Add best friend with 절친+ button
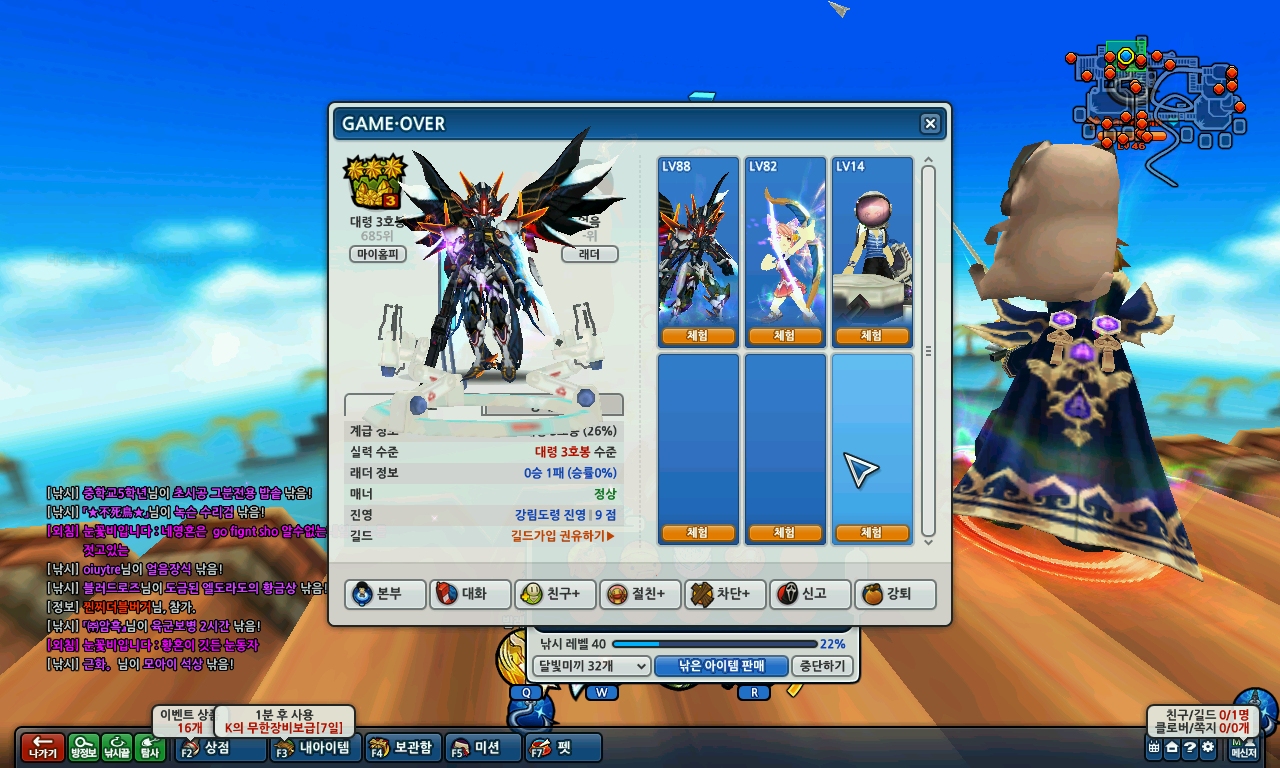 [x=642, y=594]
